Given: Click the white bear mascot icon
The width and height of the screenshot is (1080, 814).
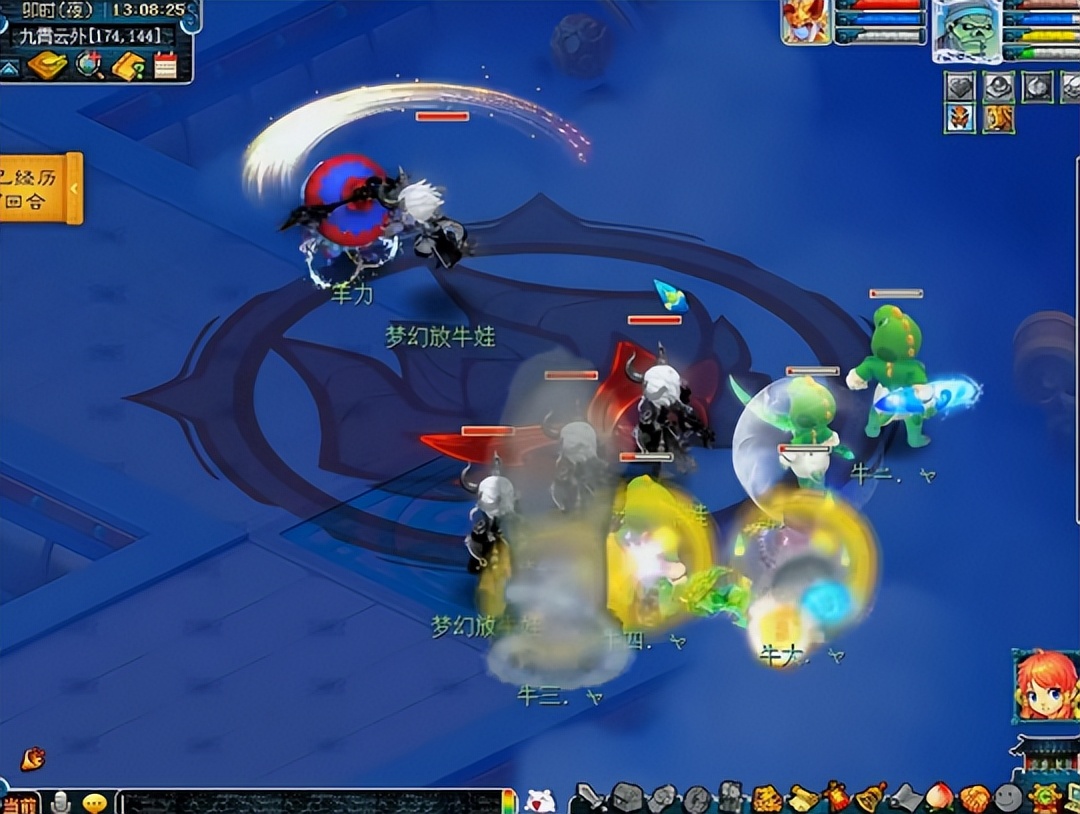Looking at the screenshot, I should 539,799.
